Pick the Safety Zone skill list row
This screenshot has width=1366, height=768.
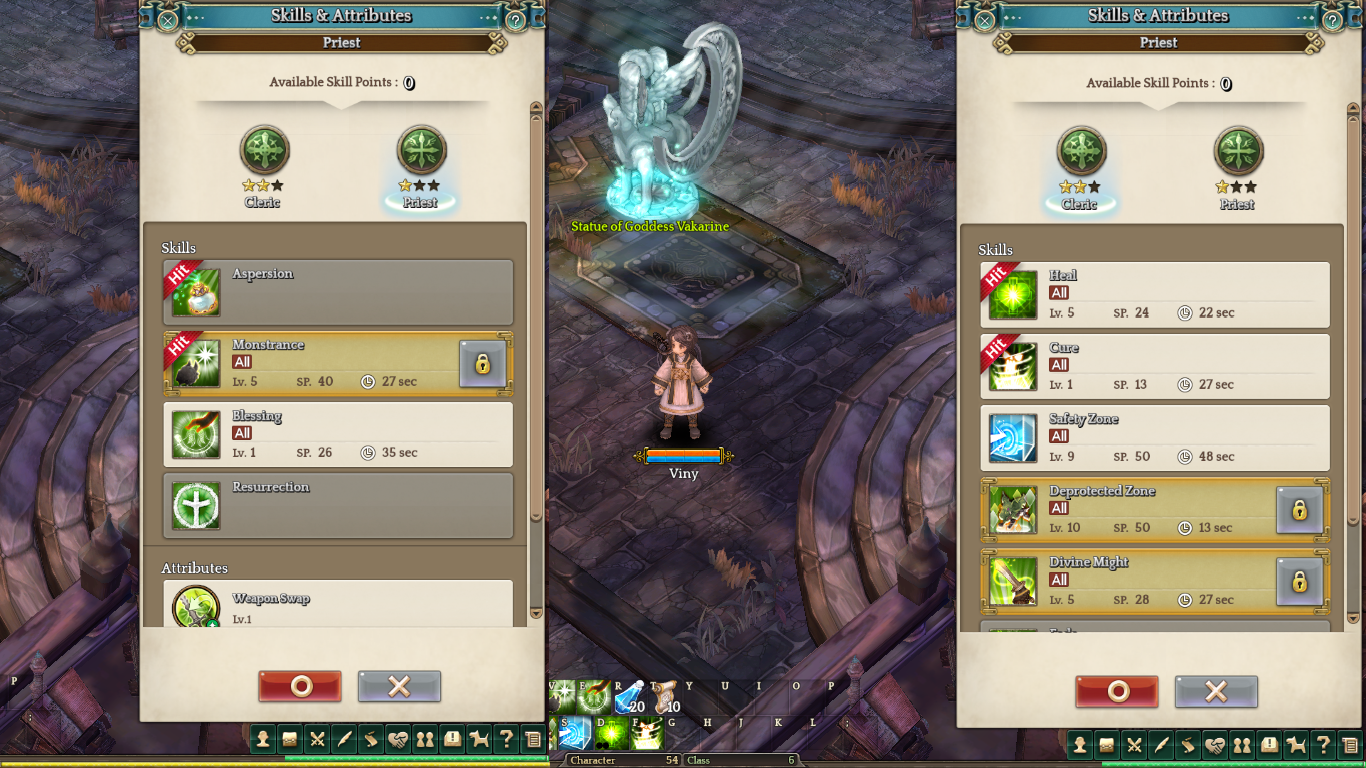(x=1155, y=438)
